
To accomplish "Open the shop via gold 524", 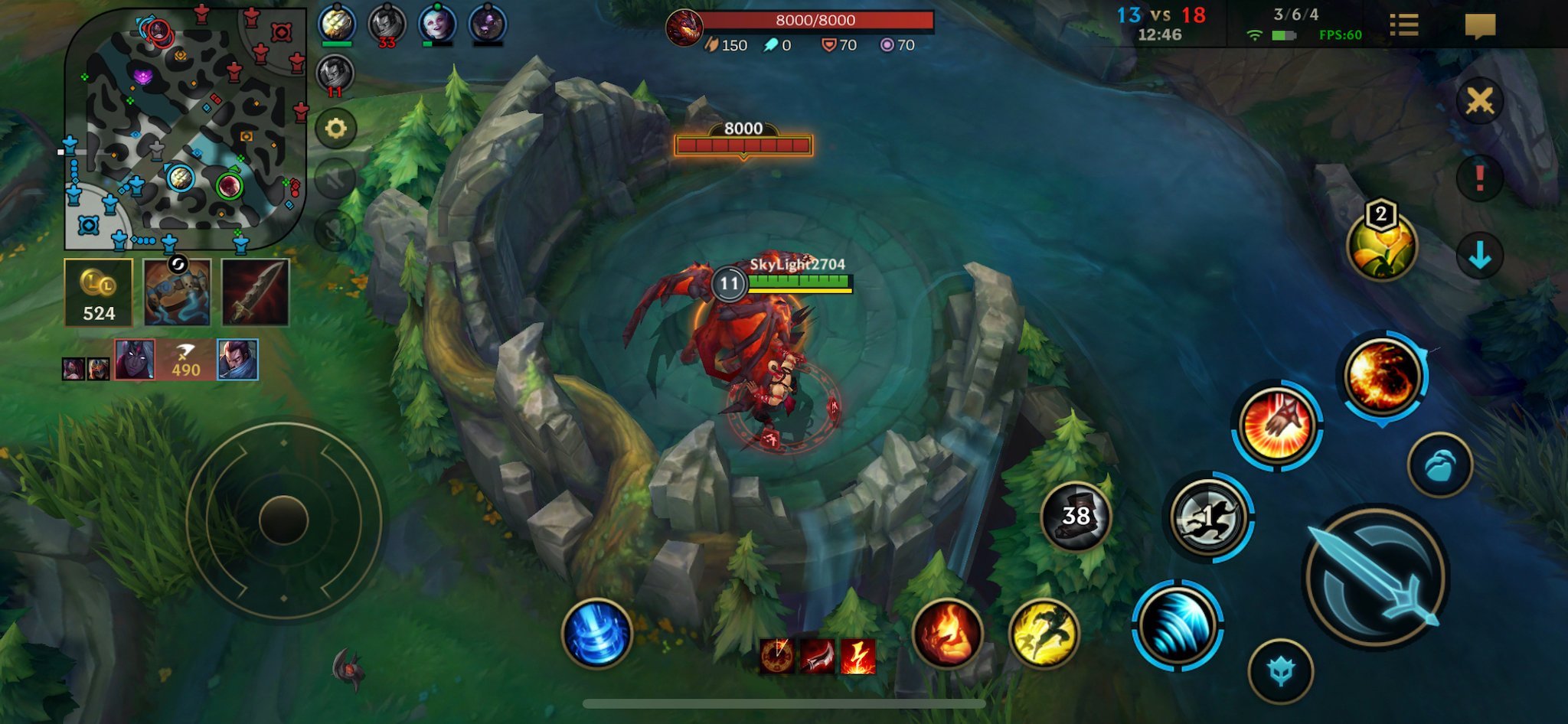I will (99, 292).
